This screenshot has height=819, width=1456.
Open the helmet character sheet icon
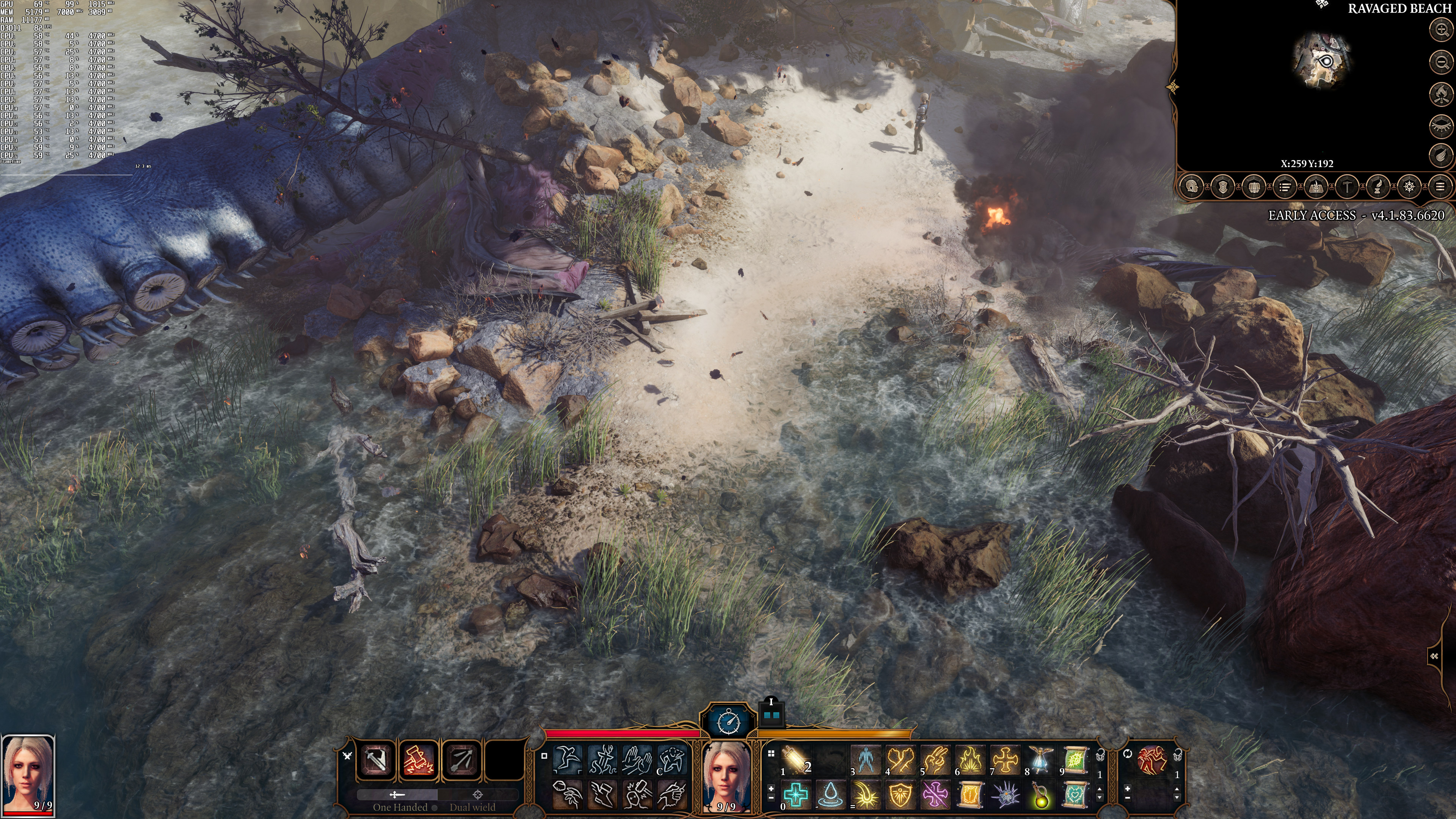click(x=1191, y=187)
